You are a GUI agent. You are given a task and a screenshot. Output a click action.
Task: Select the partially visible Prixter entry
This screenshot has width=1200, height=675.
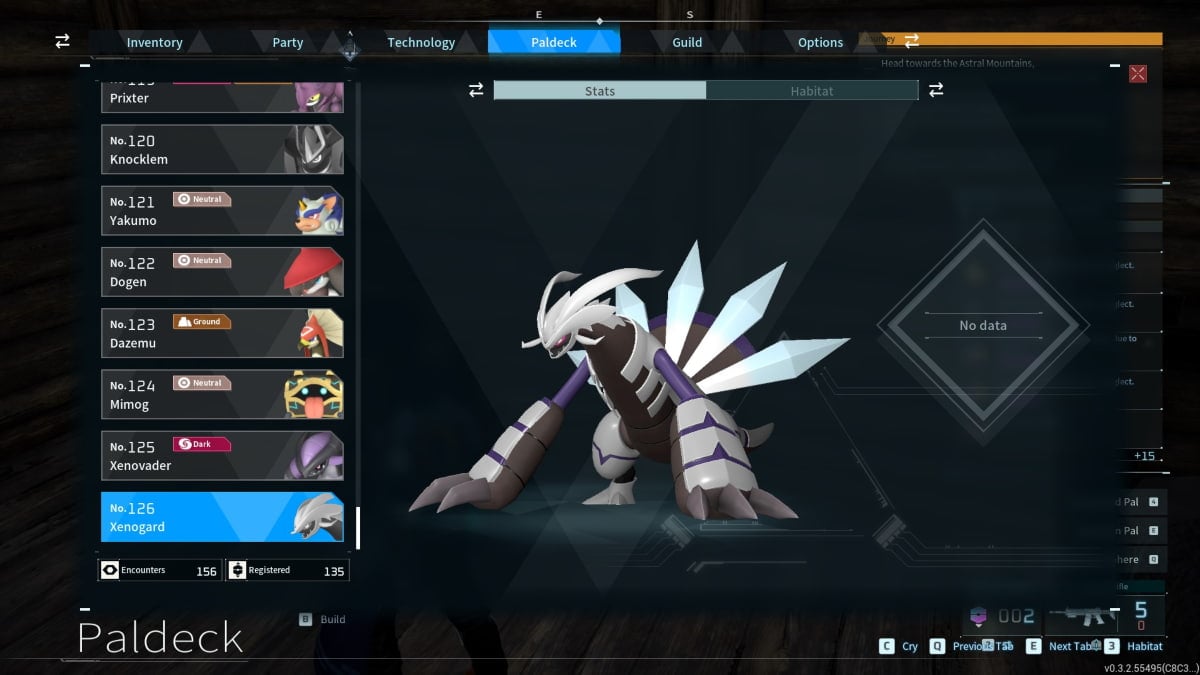222,98
